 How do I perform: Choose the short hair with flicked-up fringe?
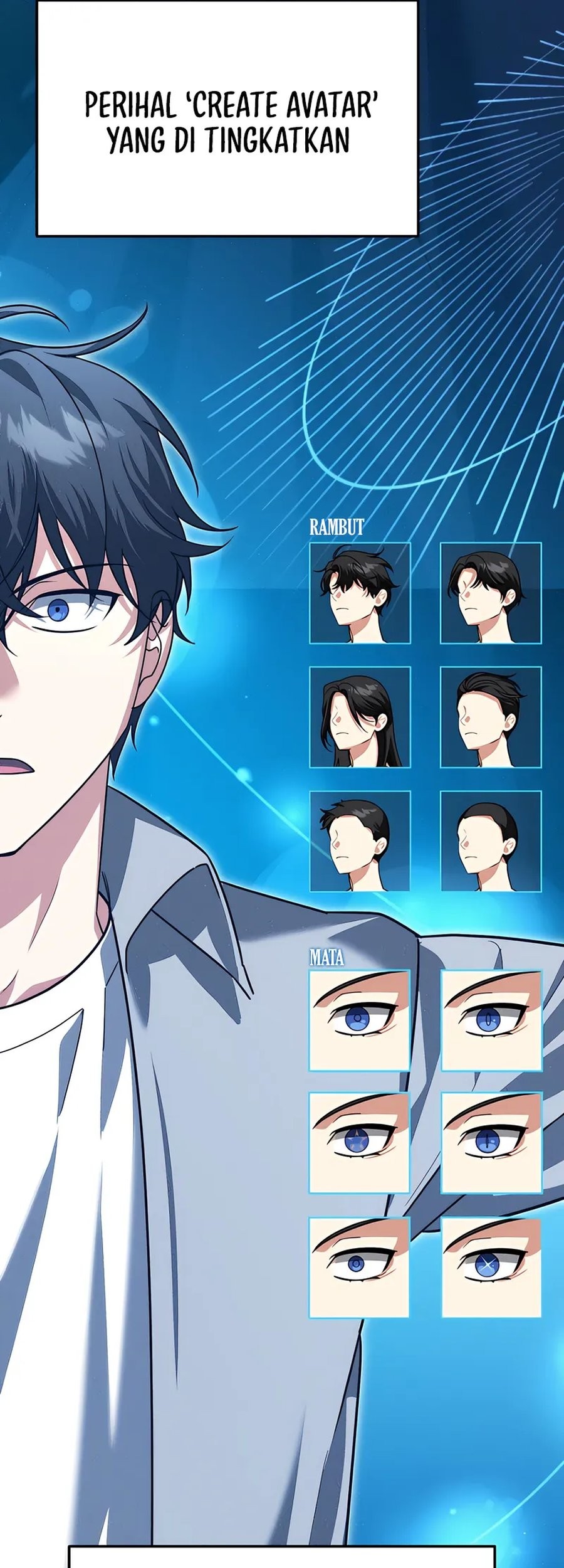tap(360, 841)
